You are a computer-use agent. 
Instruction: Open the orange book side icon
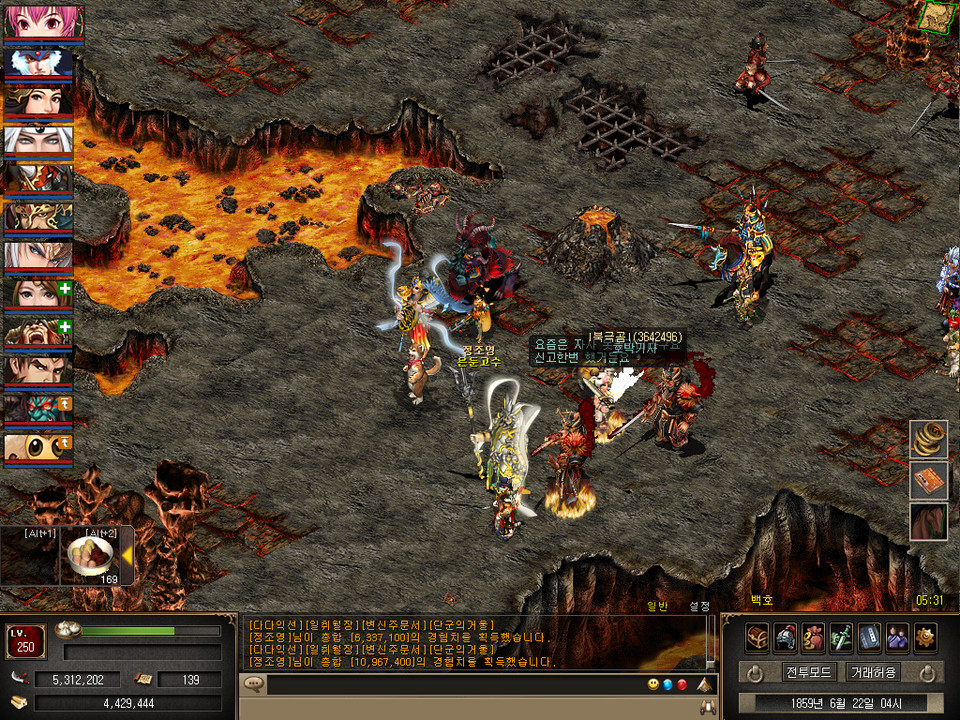pos(928,481)
